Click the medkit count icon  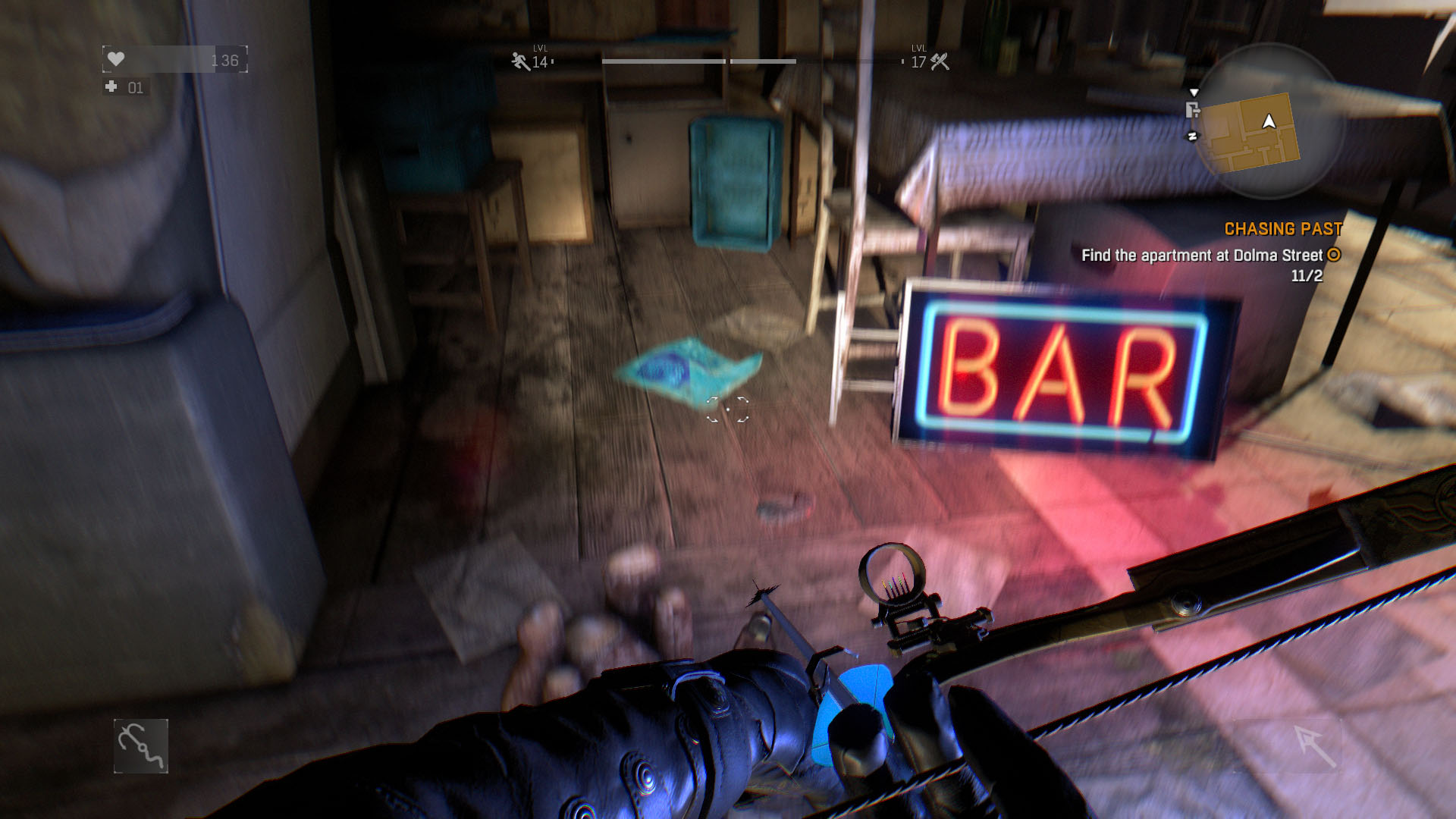coord(111,87)
